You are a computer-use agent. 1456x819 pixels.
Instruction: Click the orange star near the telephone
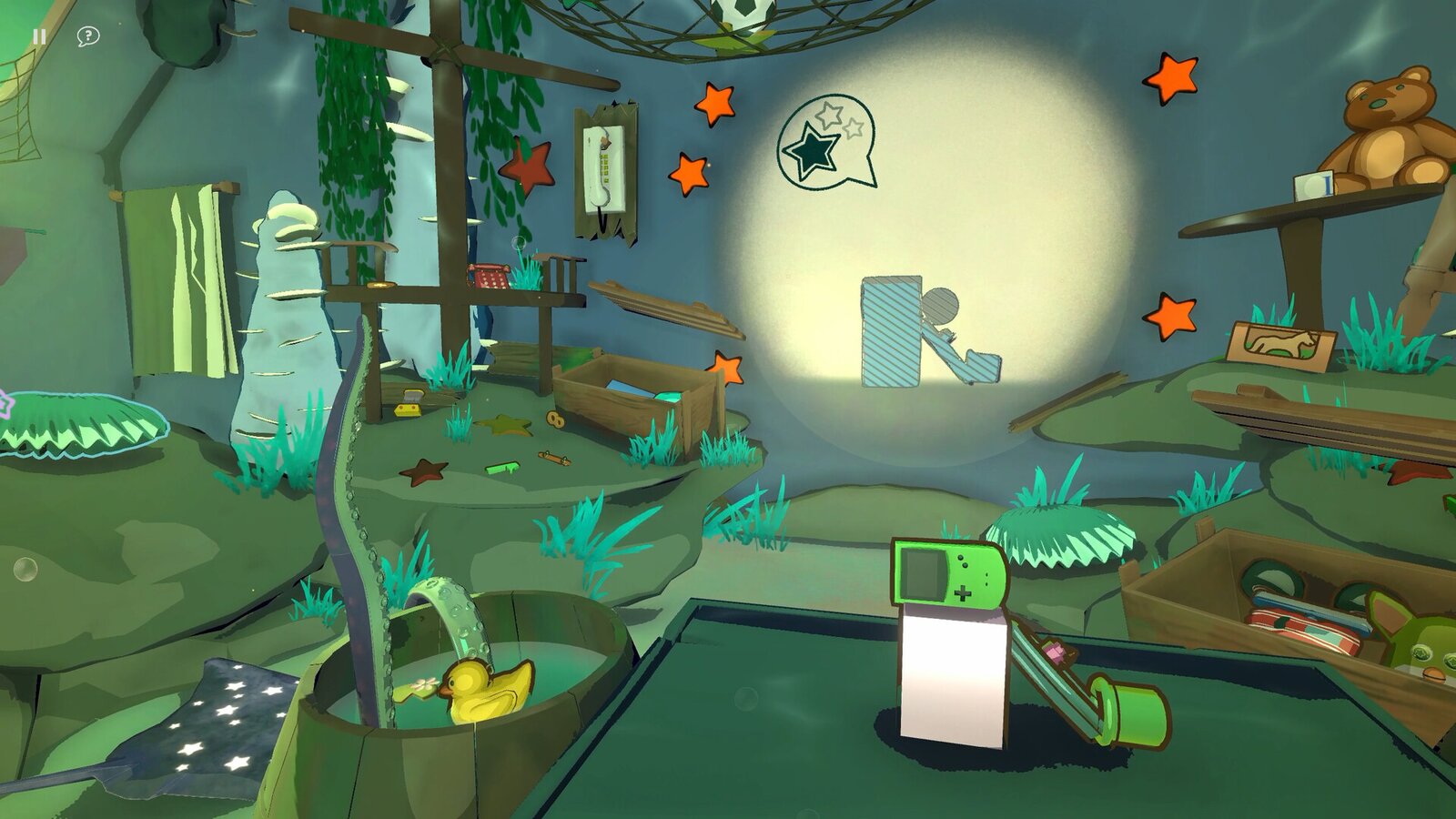(690, 171)
